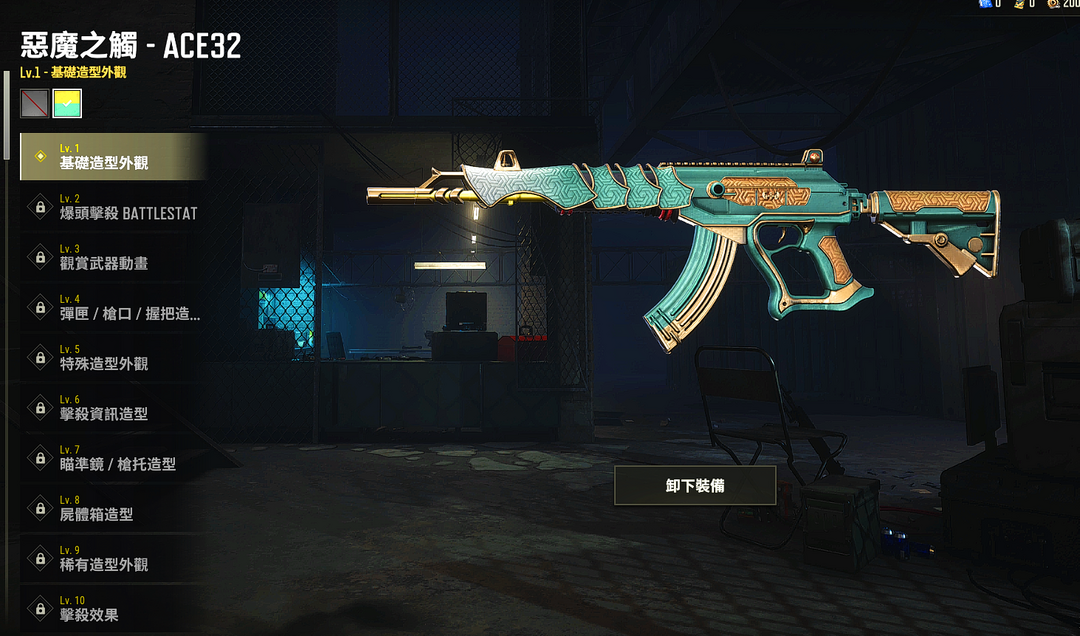Choose the Lv. 8 屍體箱造型 row

(112, 507)
